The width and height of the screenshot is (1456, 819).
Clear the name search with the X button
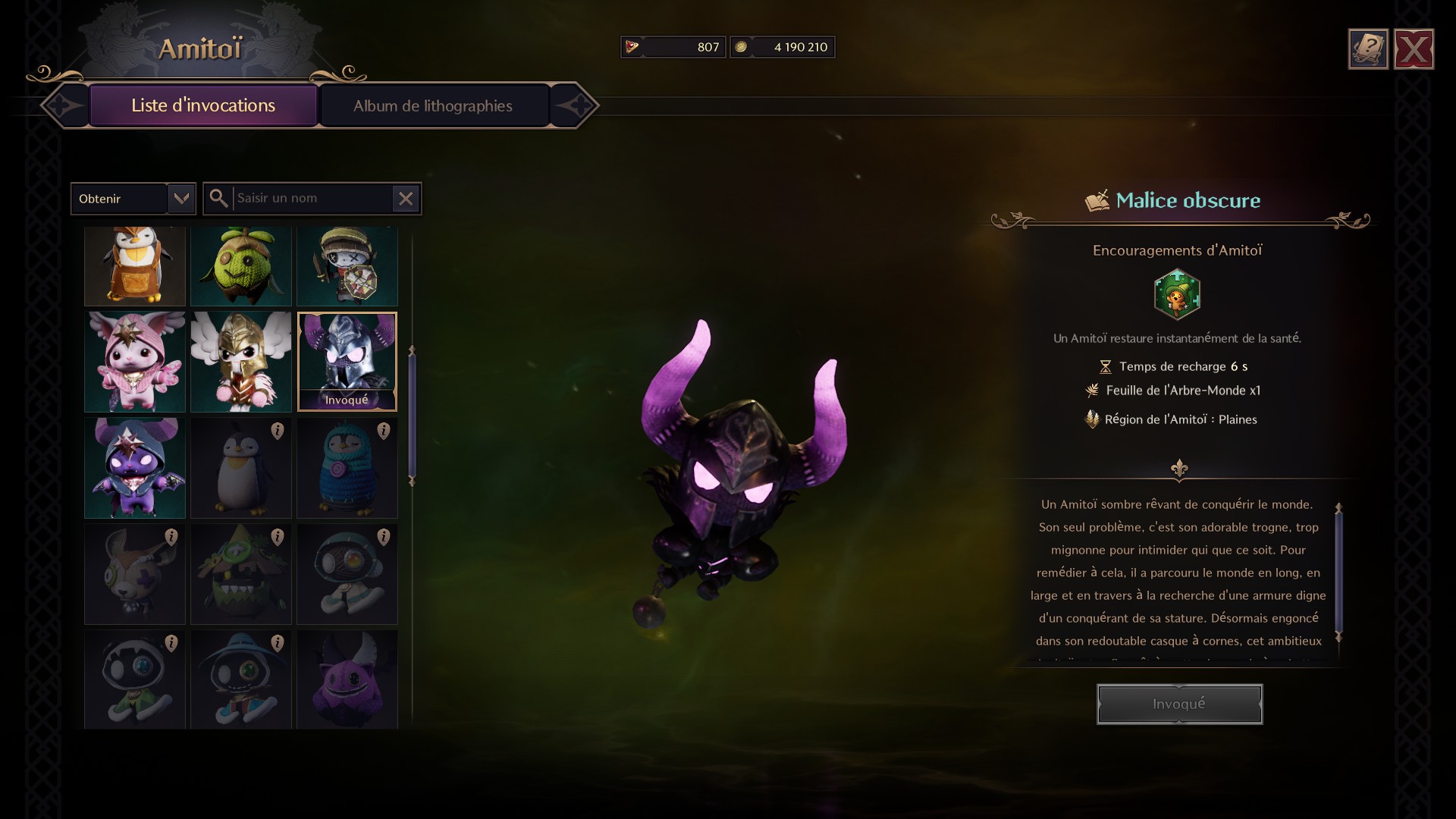point(406,199)
